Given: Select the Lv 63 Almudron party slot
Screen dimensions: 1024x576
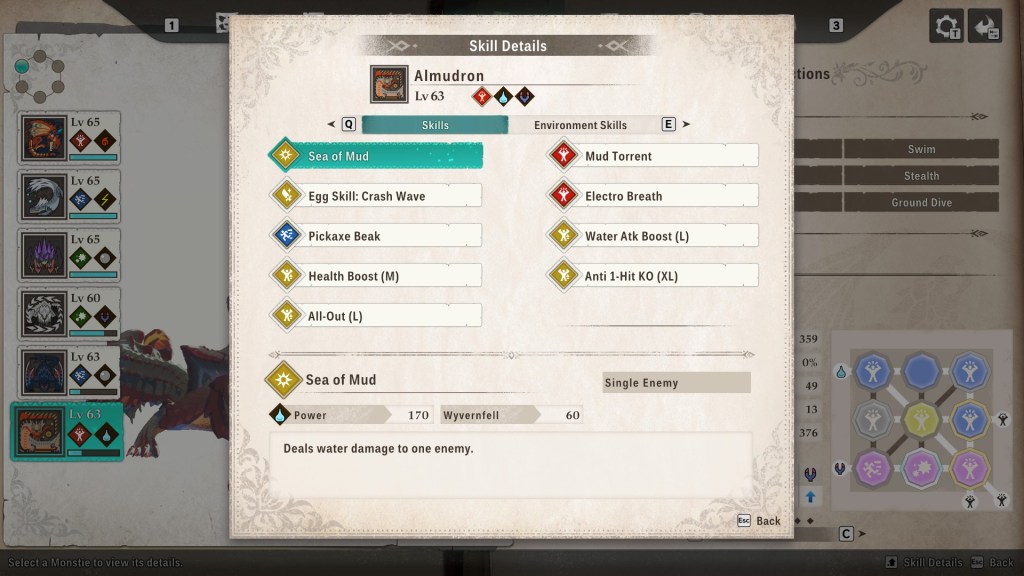Looking at the screenshot, I should click(67, 431).
